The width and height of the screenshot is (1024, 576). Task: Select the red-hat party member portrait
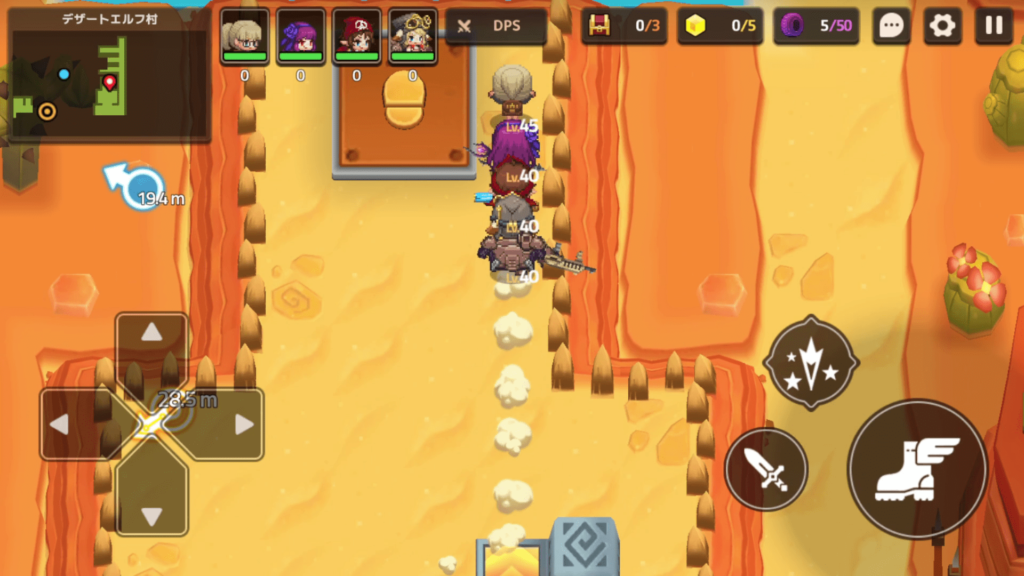point(356,37)
